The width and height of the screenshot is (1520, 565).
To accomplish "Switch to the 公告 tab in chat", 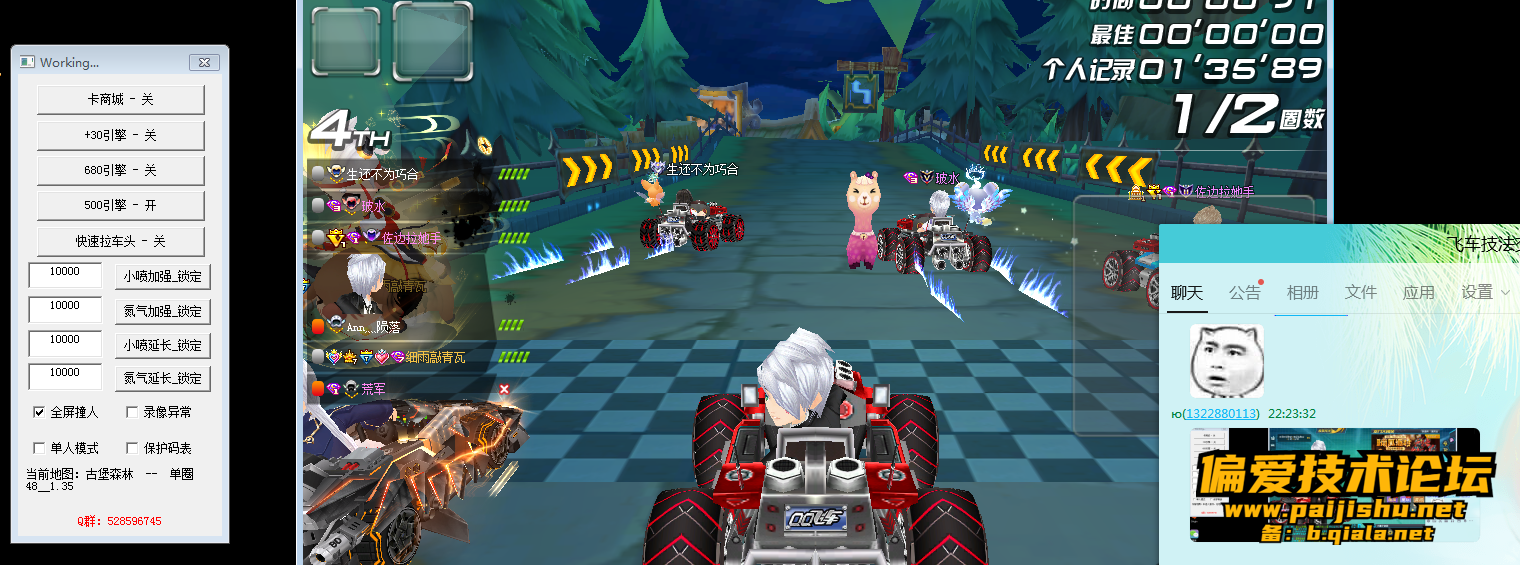I will [1245, 293].
